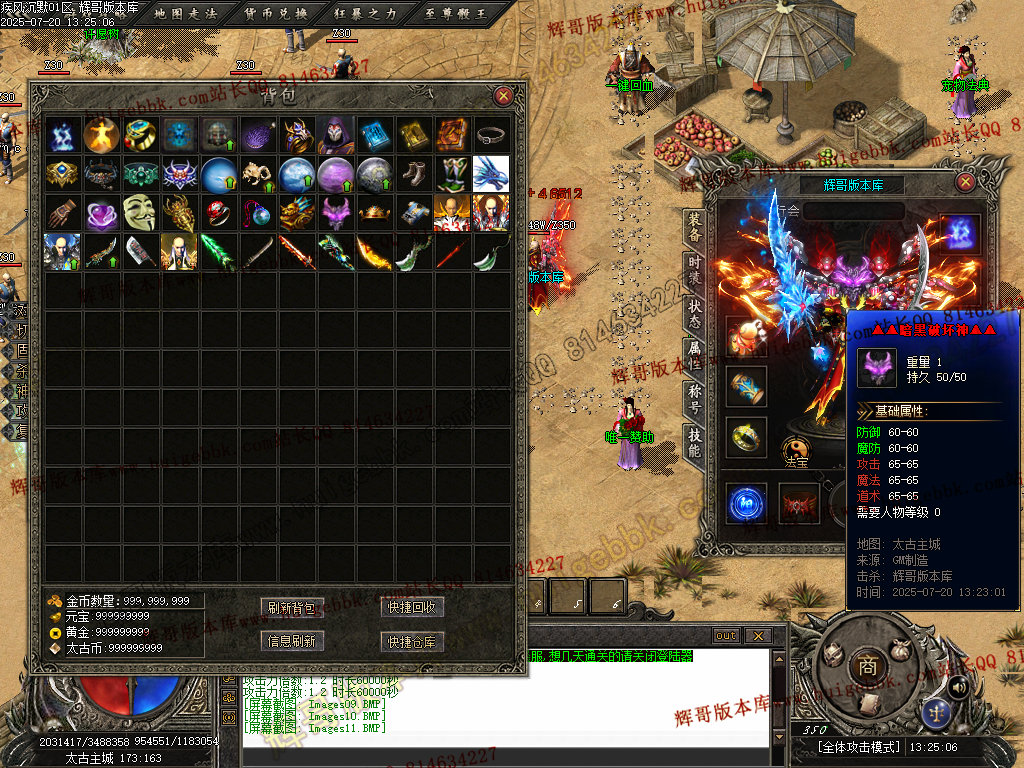Open the 属性 attributes tab

695,356
